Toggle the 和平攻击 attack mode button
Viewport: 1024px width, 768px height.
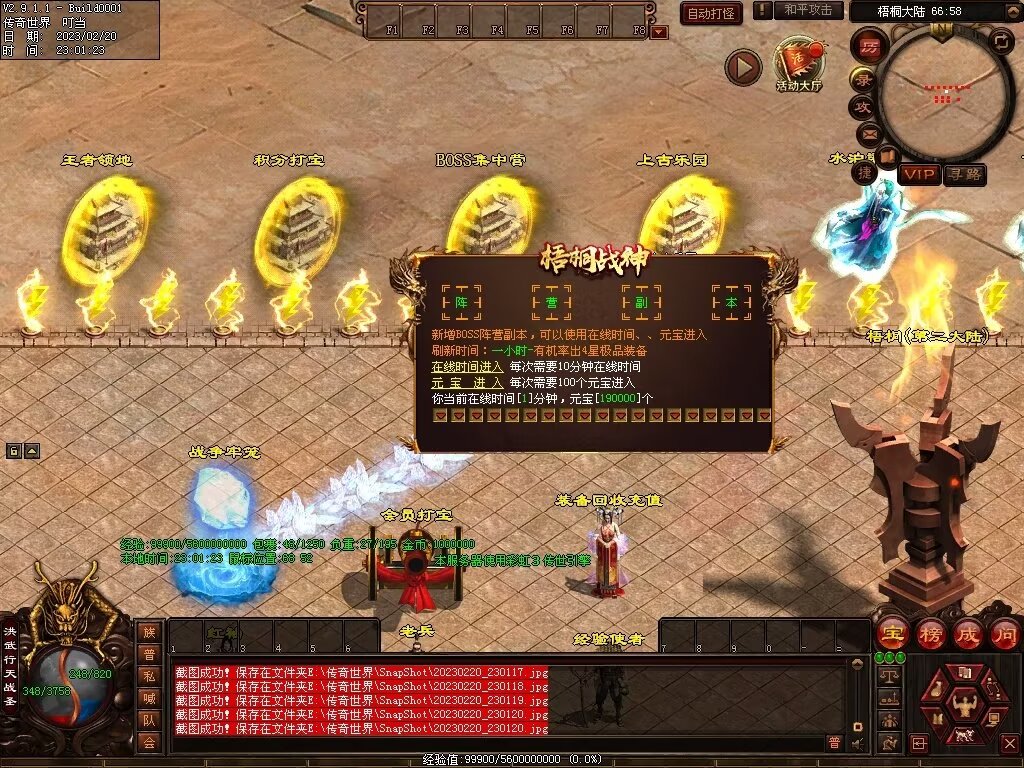[808, 10]
